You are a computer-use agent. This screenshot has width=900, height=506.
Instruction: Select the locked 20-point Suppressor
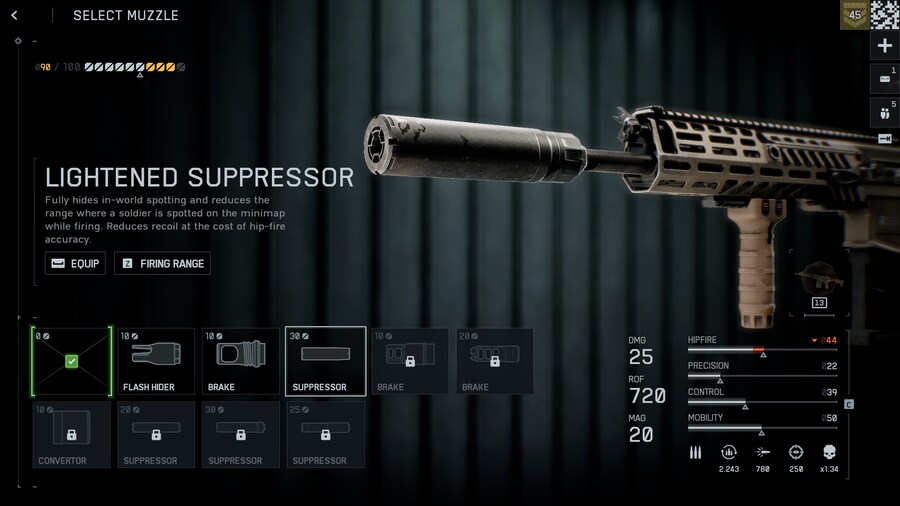tap(156, 435)
